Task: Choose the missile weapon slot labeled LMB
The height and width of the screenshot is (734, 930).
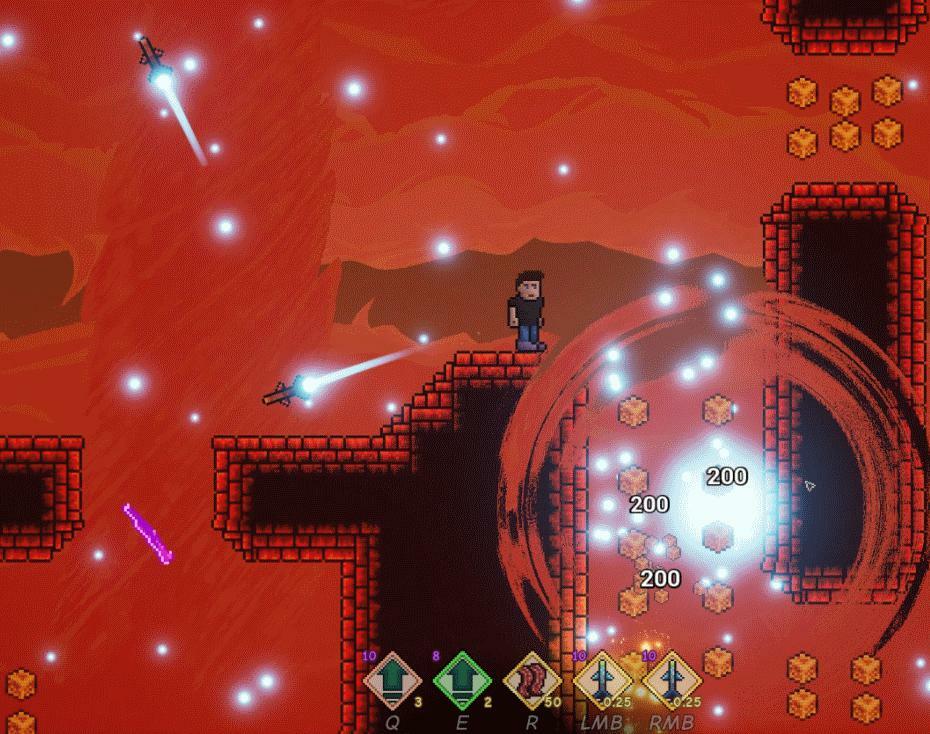Action: pos(602,681)
